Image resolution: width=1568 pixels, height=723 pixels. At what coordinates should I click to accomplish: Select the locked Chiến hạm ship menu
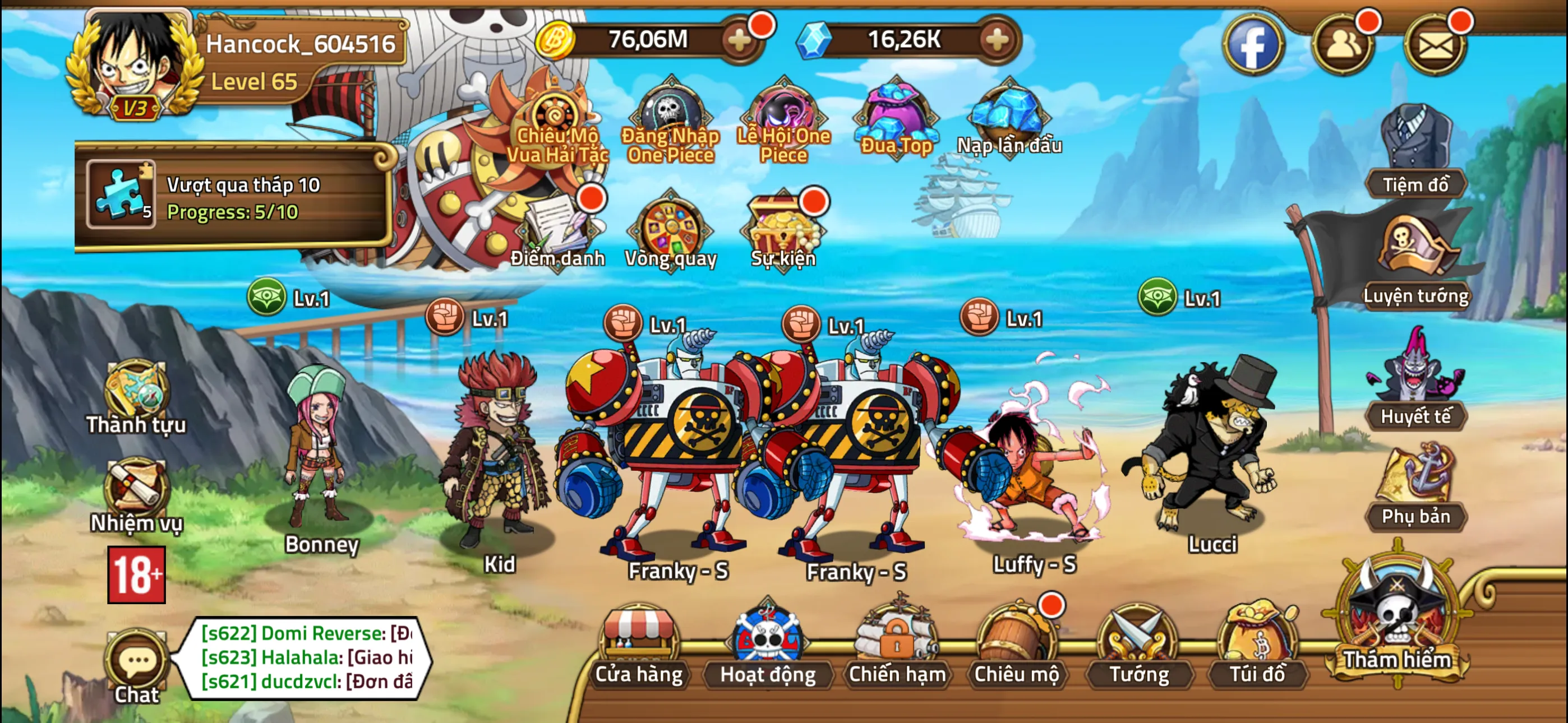(x=897, y=645)
